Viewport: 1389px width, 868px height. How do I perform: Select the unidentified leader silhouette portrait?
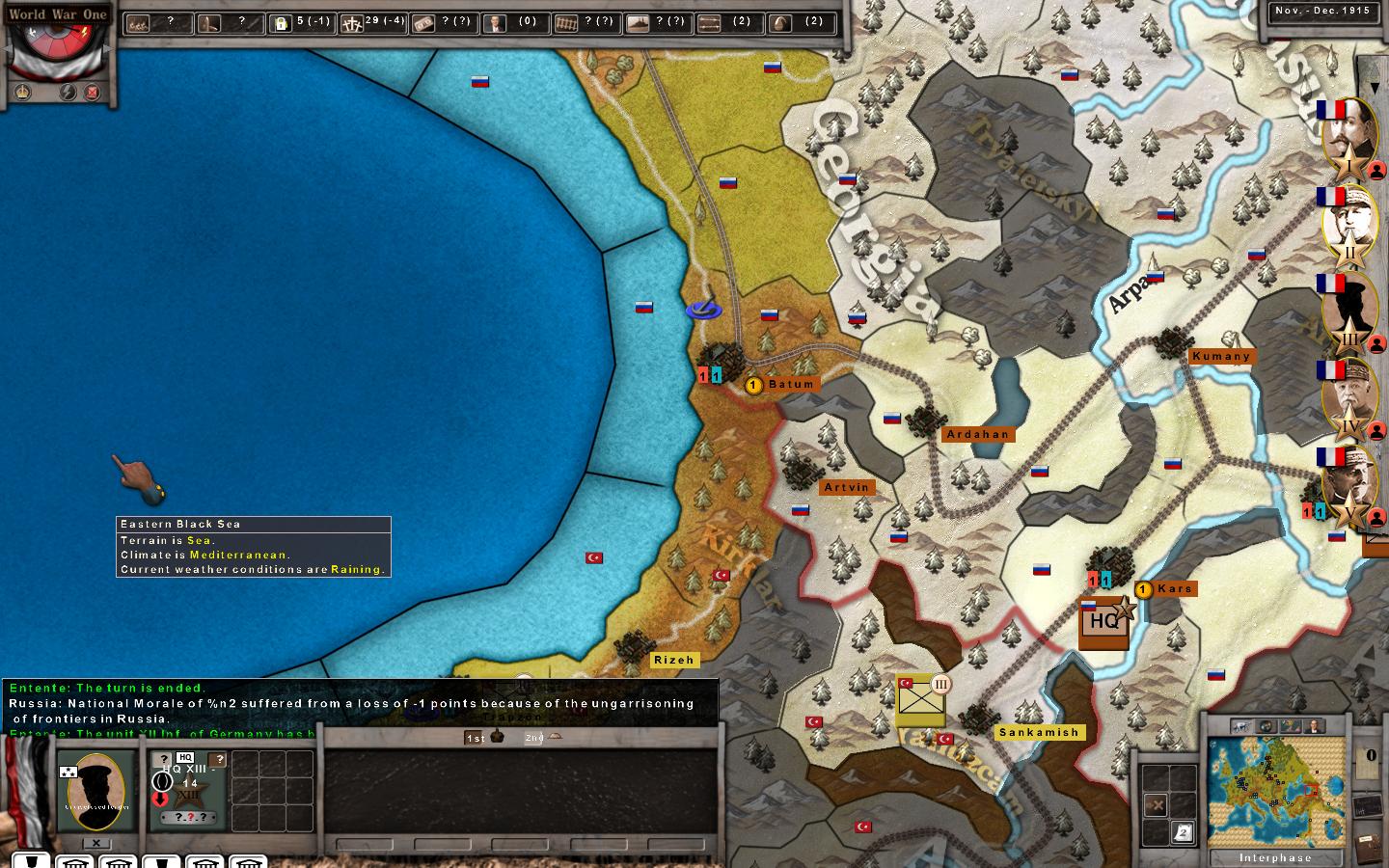coord(95,791)
